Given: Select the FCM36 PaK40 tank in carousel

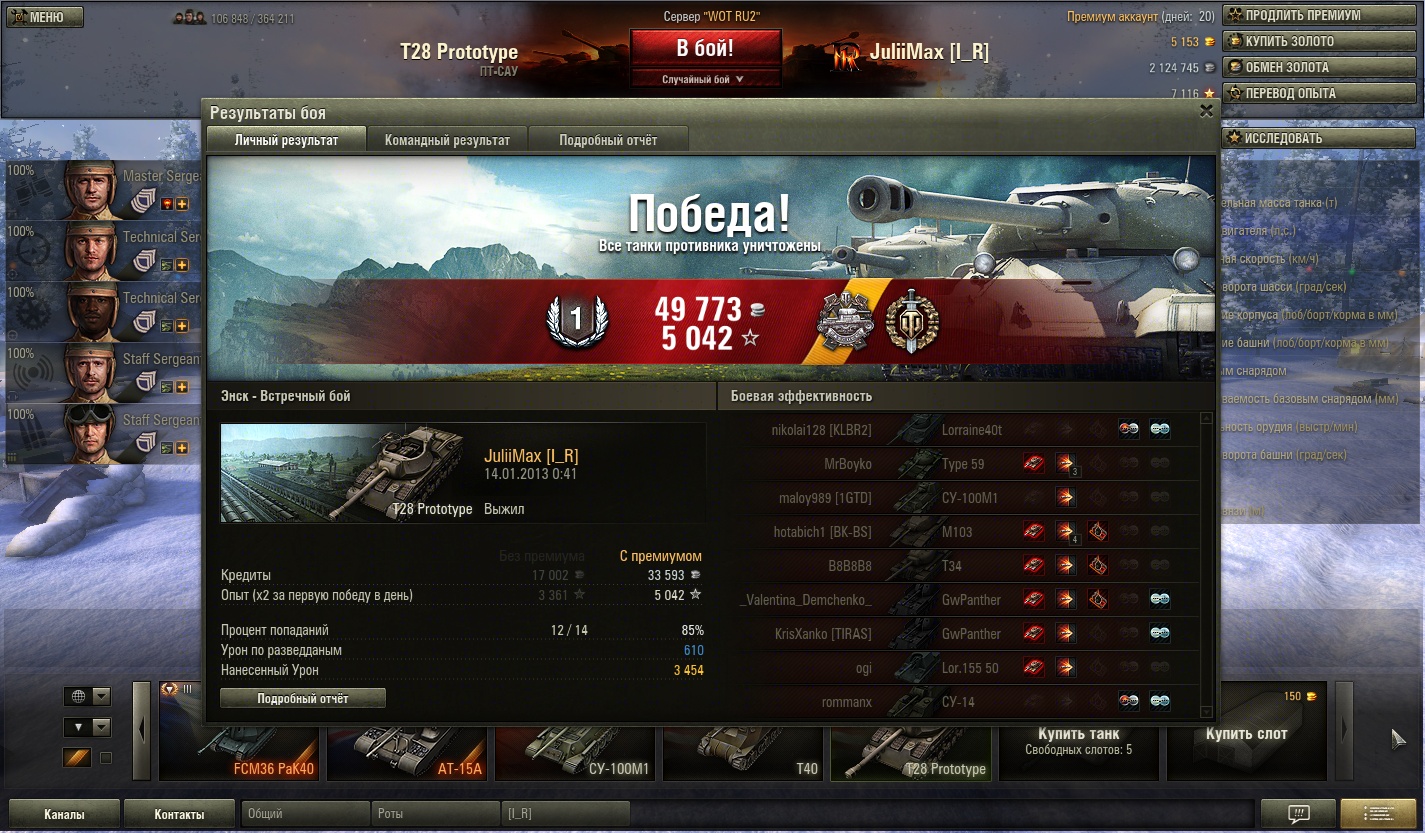Looking at the screenshot, I should (240, 748).
